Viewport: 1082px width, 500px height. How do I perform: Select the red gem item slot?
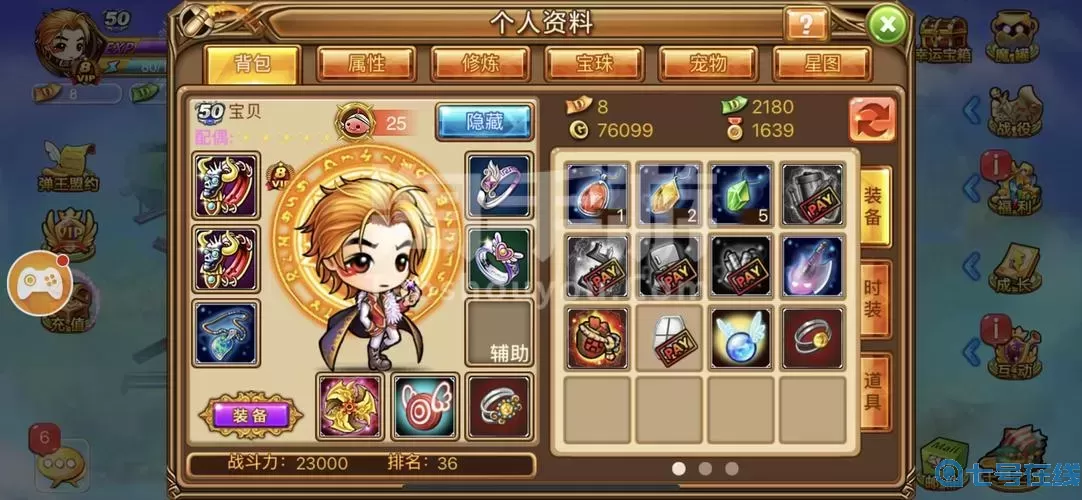(x=598, y=194)
